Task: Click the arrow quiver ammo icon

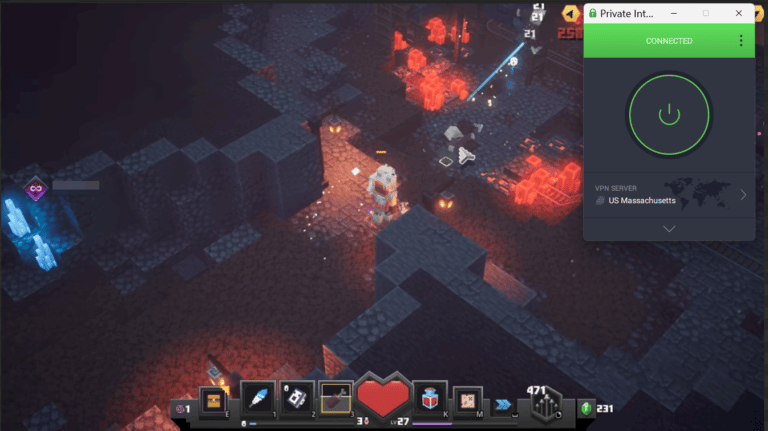Action: pos(545,405)
